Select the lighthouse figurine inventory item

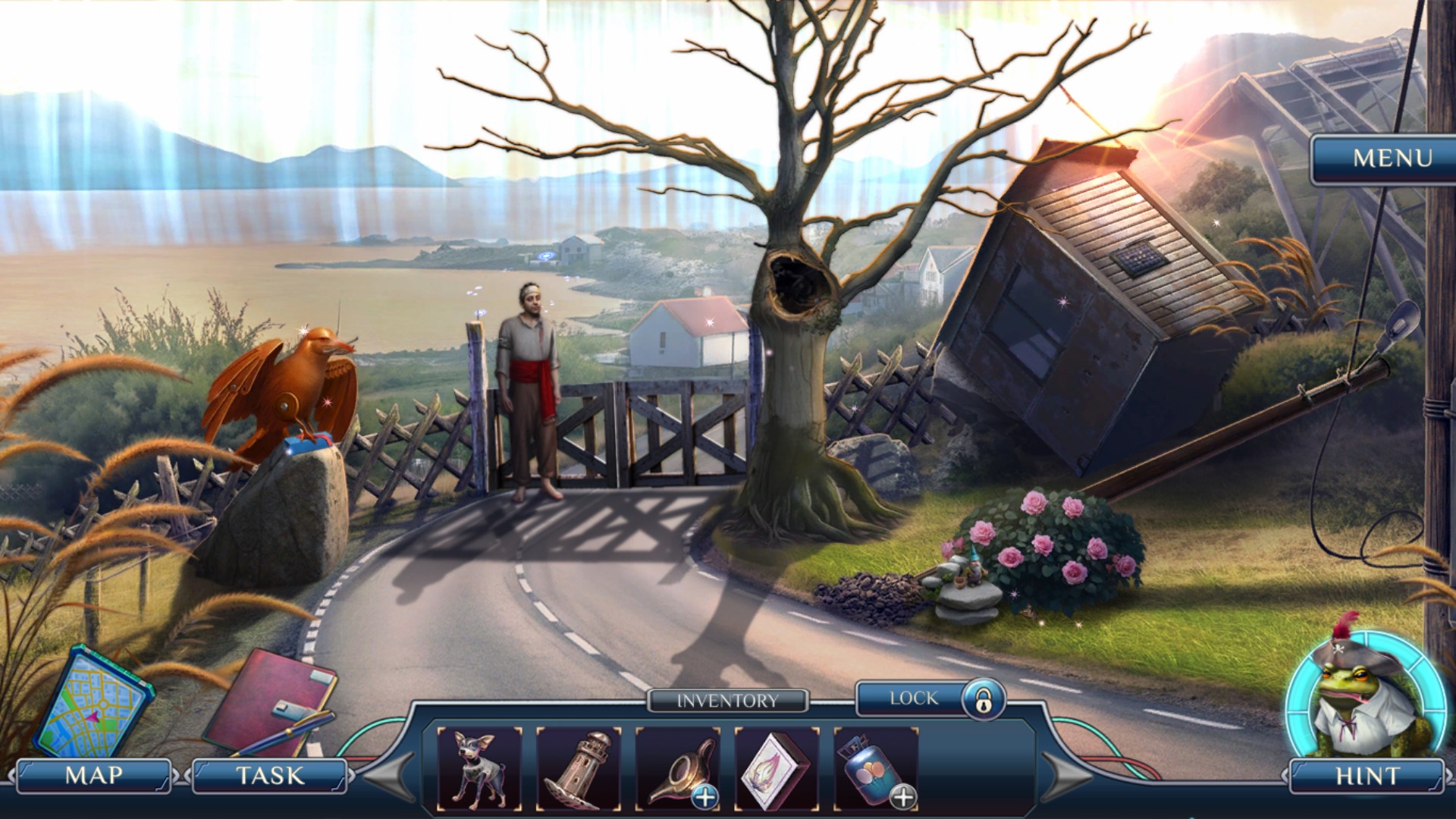coord(579,768)
